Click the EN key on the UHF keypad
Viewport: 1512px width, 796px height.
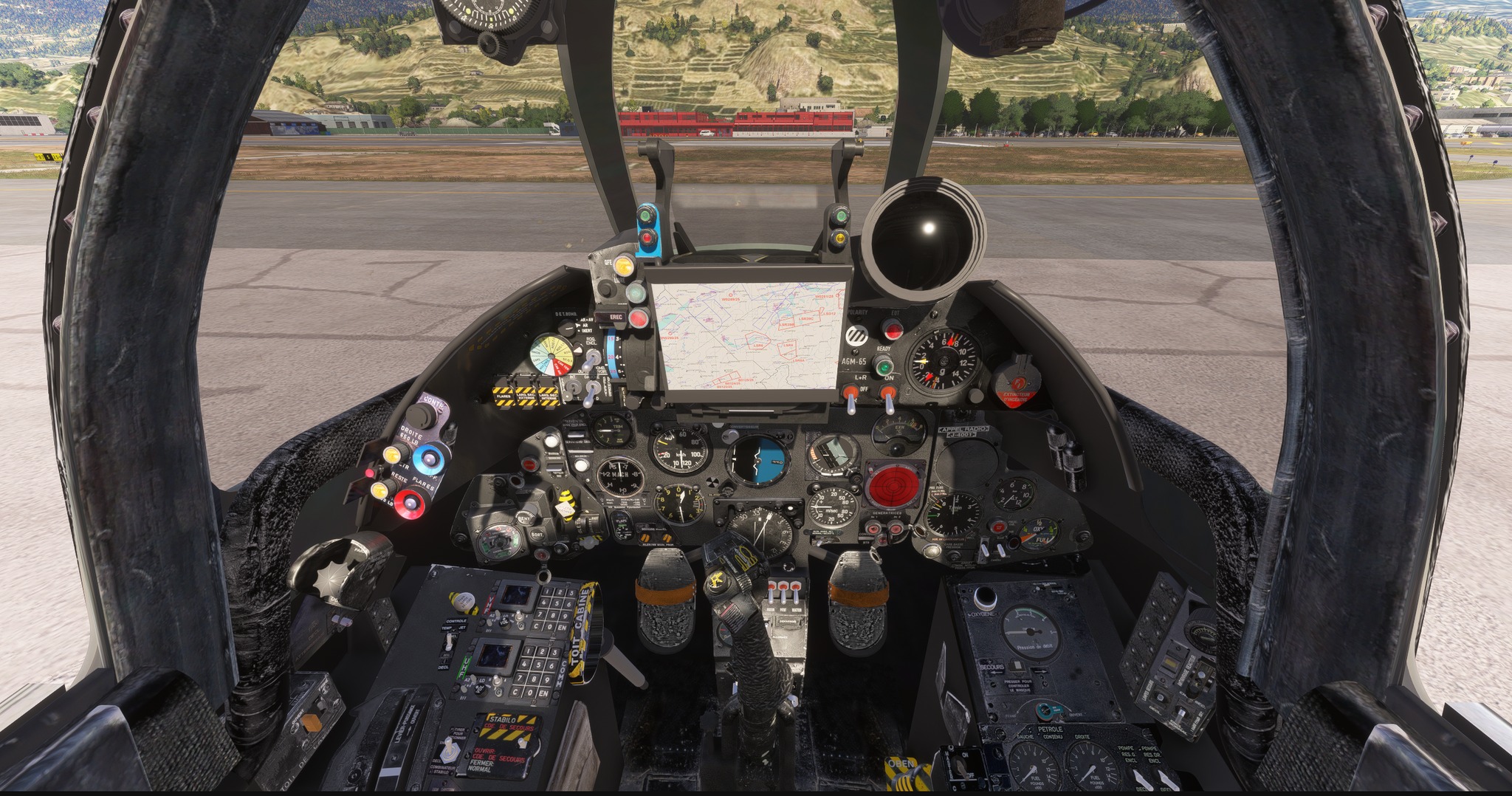click(x=543, y=693)
